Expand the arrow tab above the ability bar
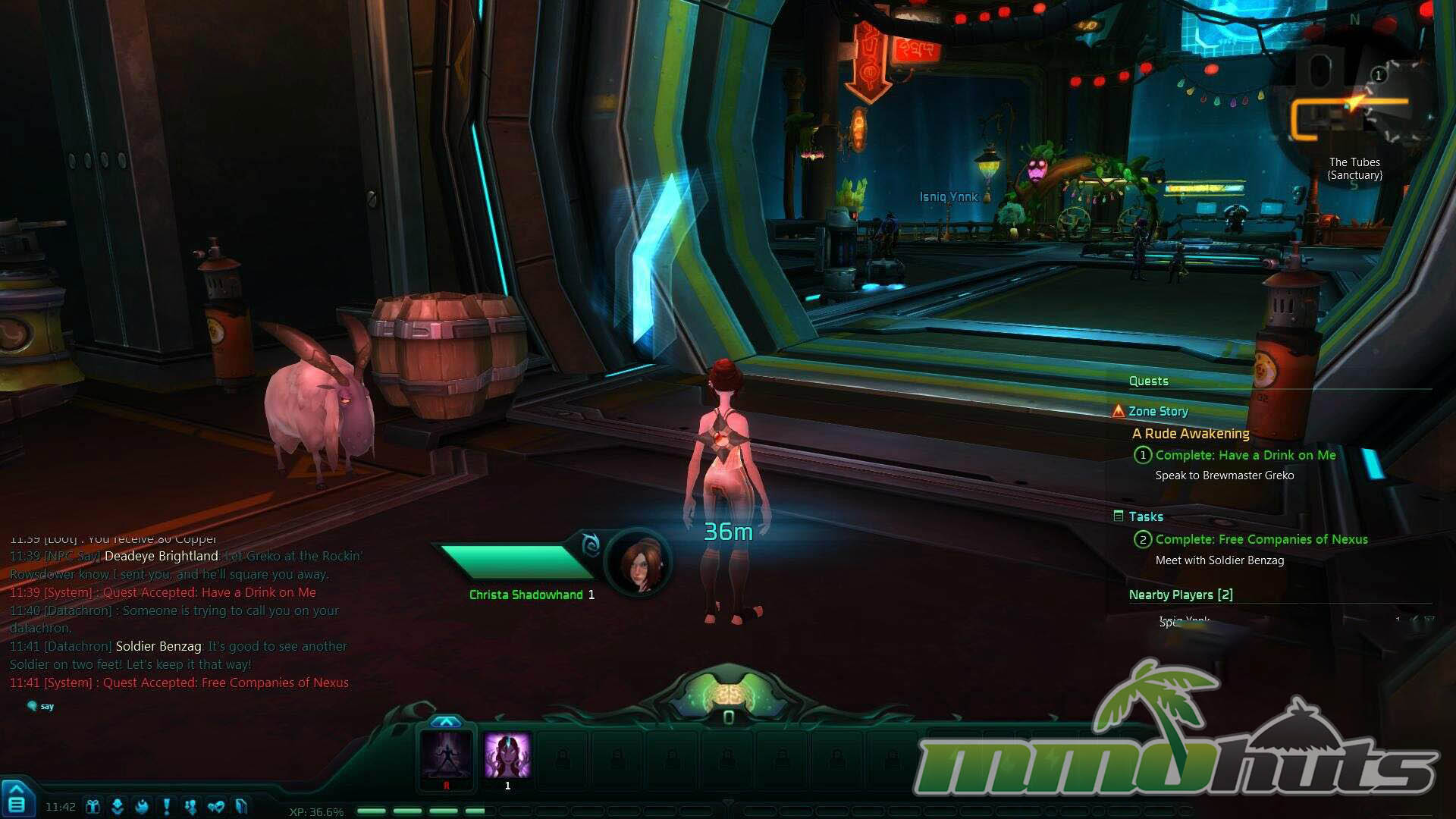 446,721
